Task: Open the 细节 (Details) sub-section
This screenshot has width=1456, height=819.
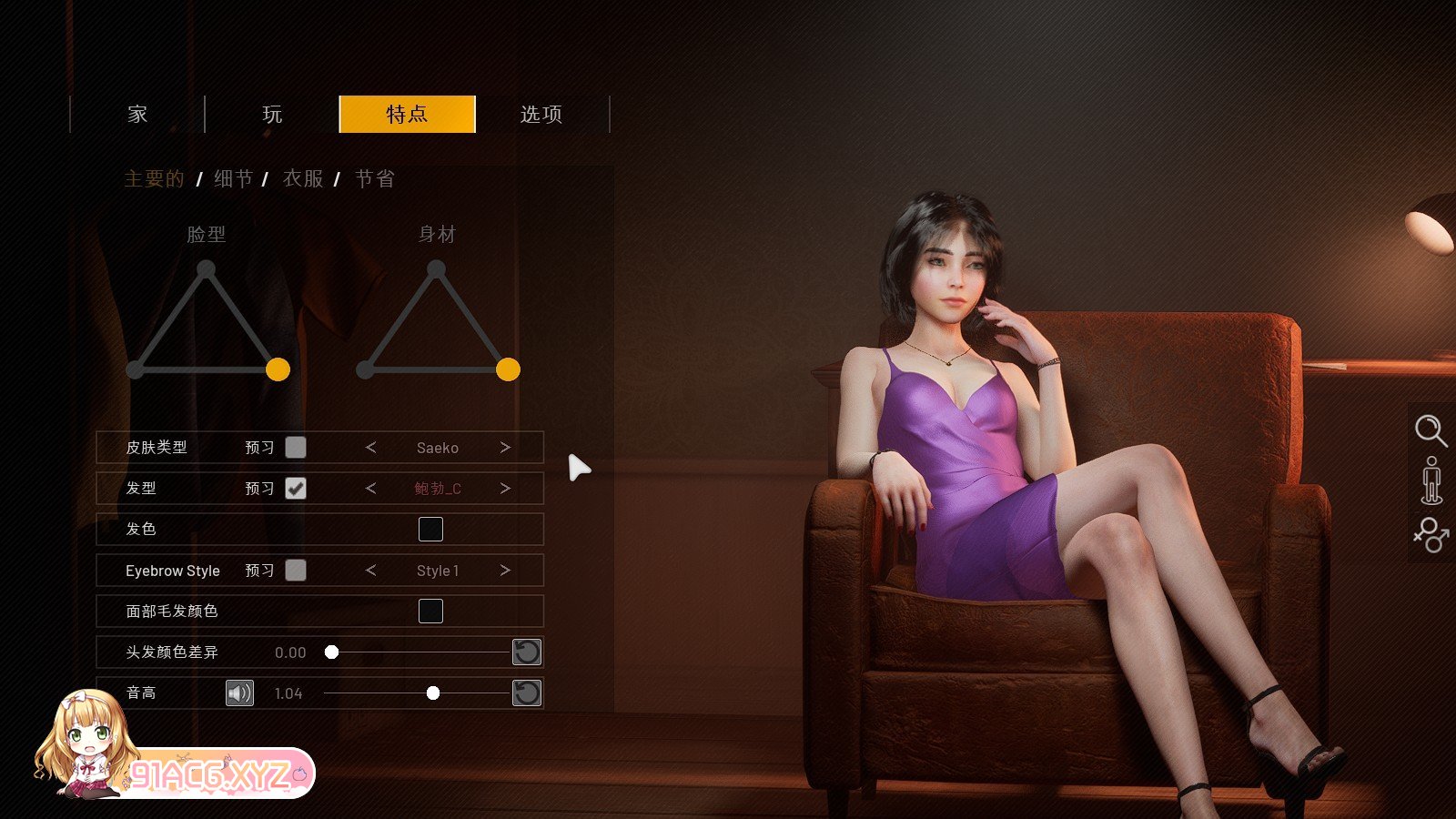Action: [233, 179]
